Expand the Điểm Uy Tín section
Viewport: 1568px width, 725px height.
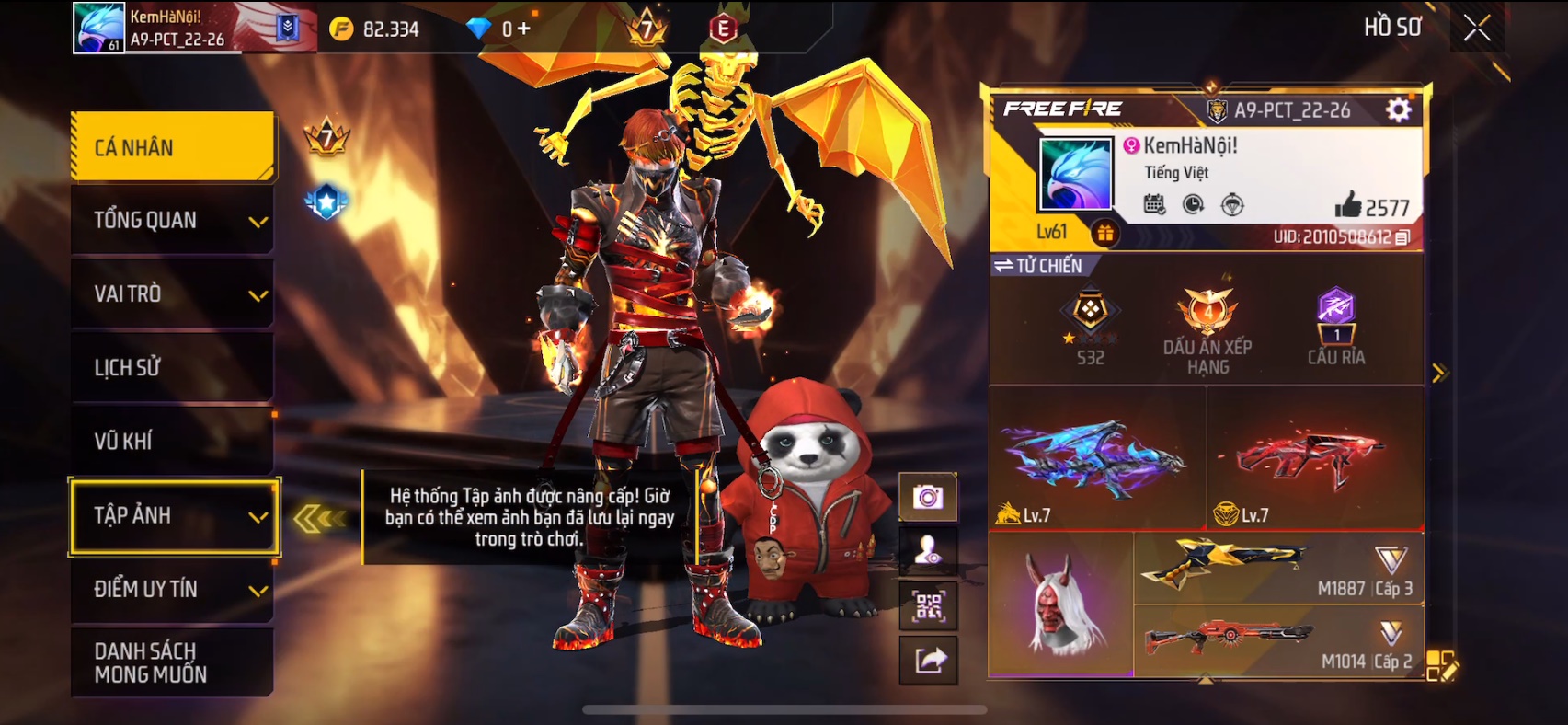tap(173, 589)
